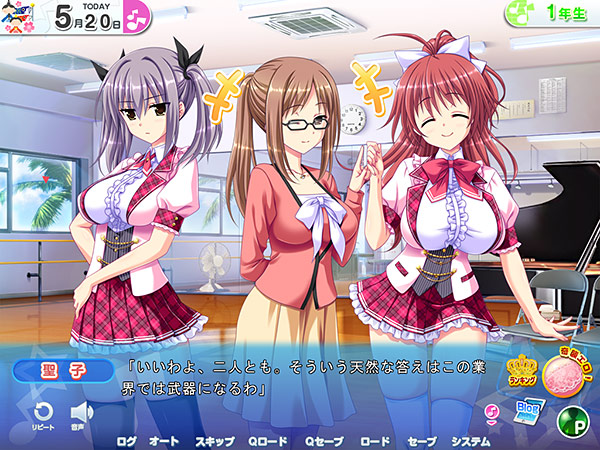600x450 pixels.
Task: Open the セーブ save menu
Action: (422, 440)
